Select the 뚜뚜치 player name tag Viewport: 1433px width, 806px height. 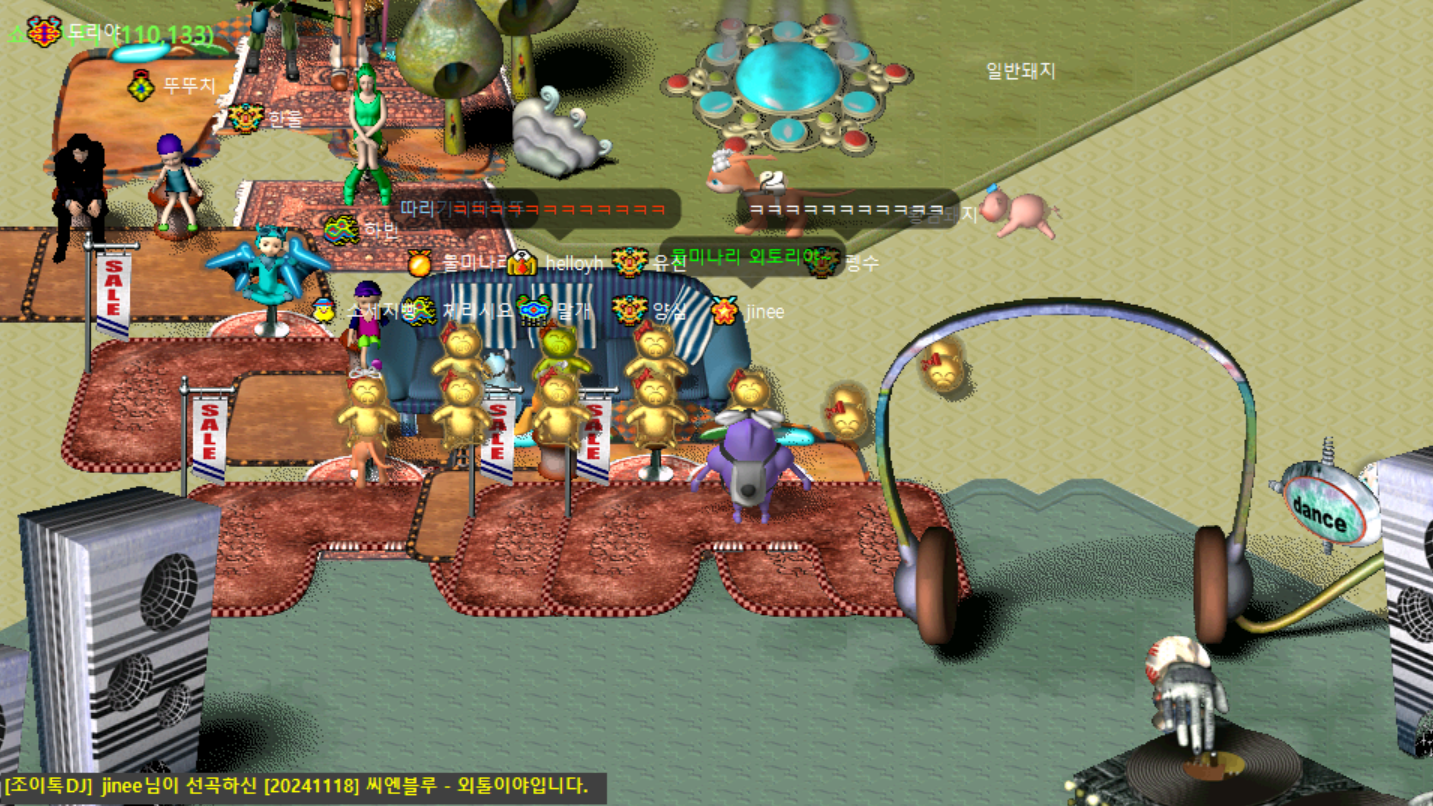point(189,86)
